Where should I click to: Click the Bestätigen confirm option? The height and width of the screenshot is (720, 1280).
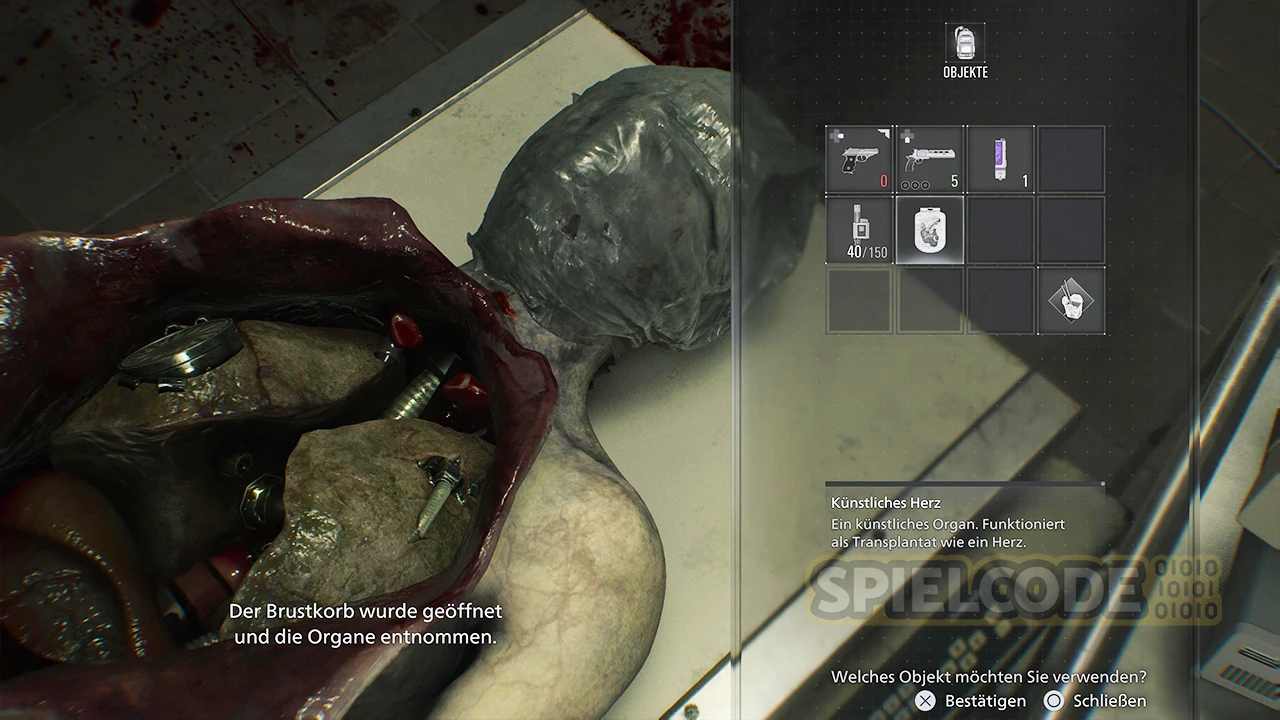point(973,701)
